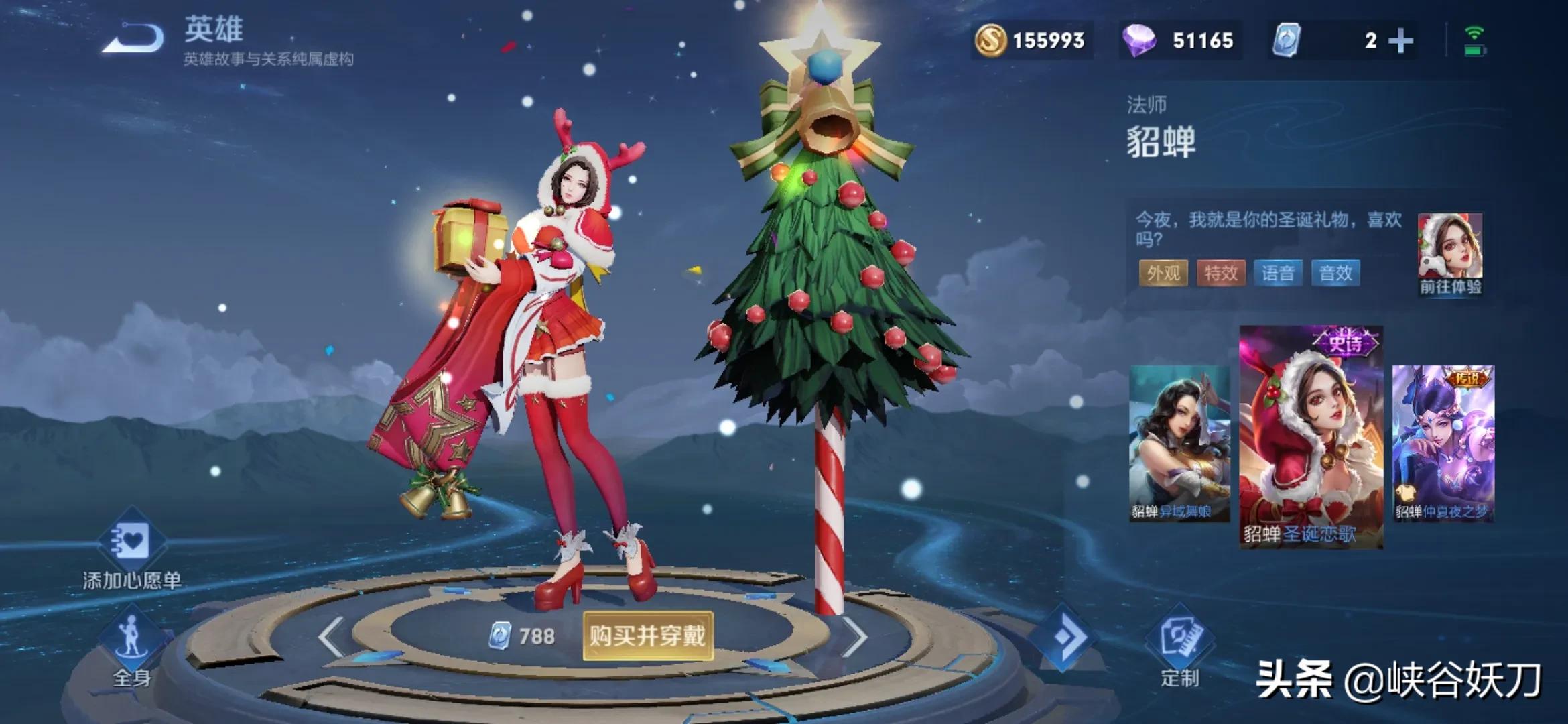Show next skin with right arrow
This screenshot has width=1568, height=724.
(854, 637)
